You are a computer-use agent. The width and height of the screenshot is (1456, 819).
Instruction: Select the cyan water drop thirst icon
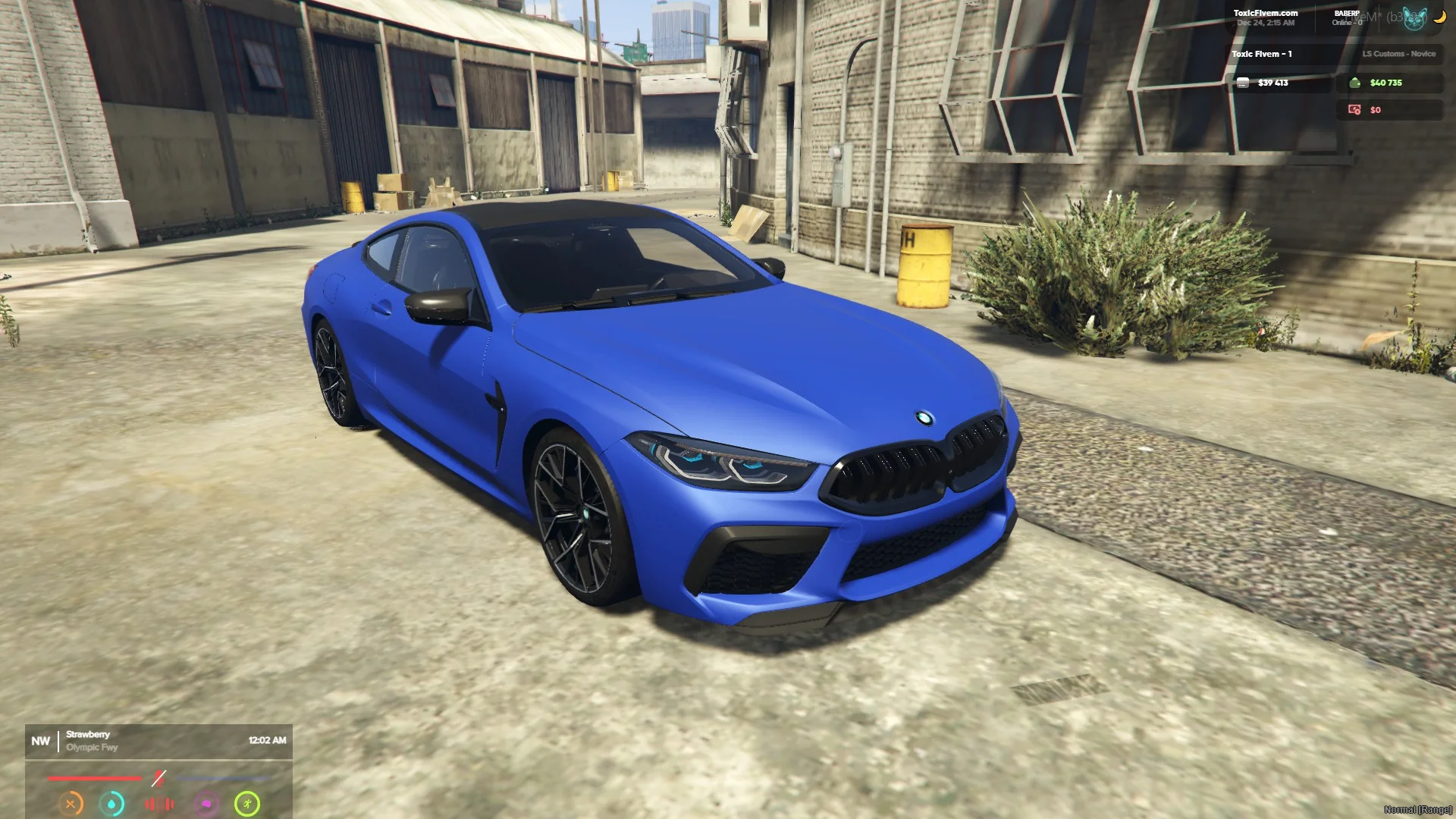pos(112,803)
